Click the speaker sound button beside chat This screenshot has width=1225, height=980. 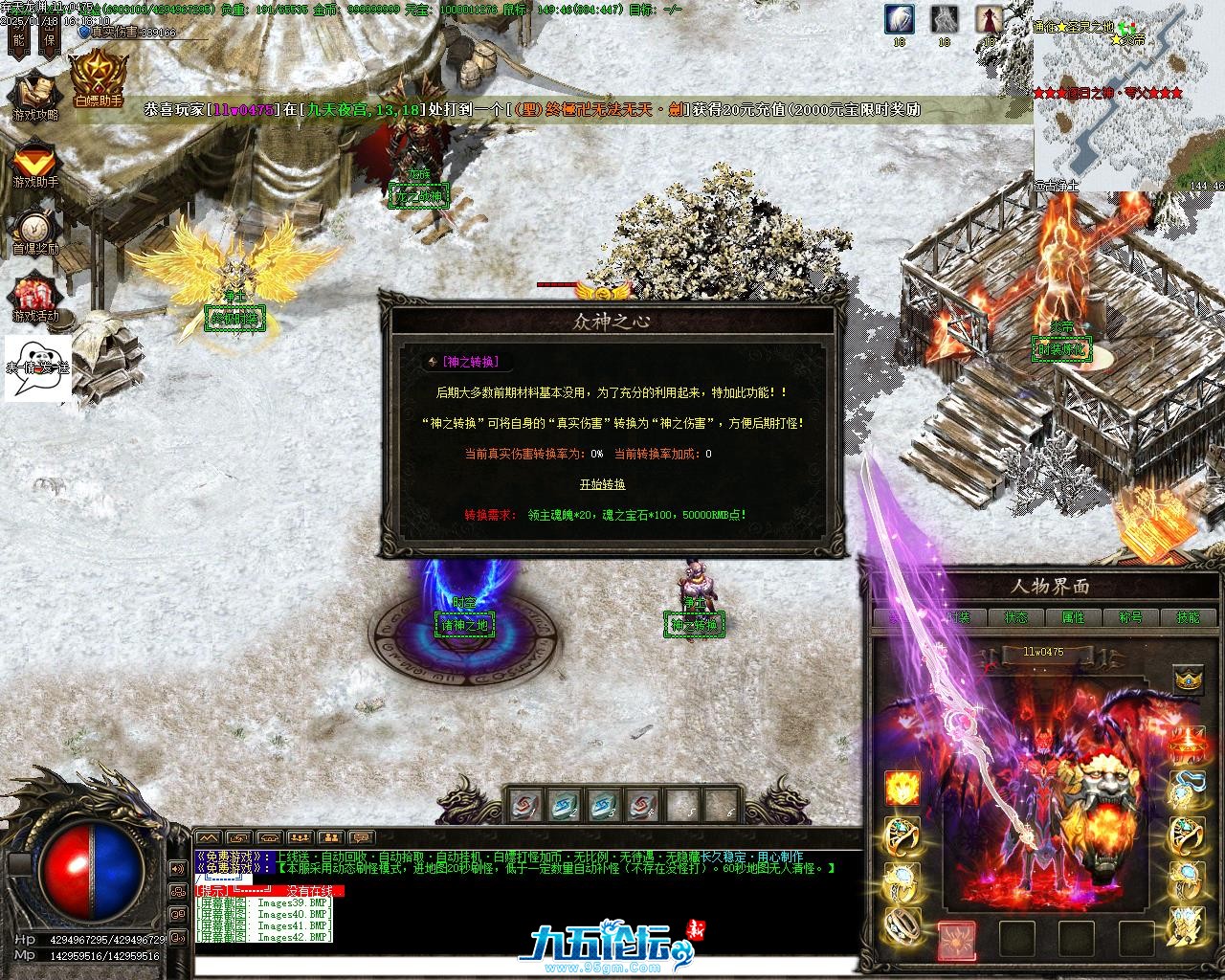(177, 869)
